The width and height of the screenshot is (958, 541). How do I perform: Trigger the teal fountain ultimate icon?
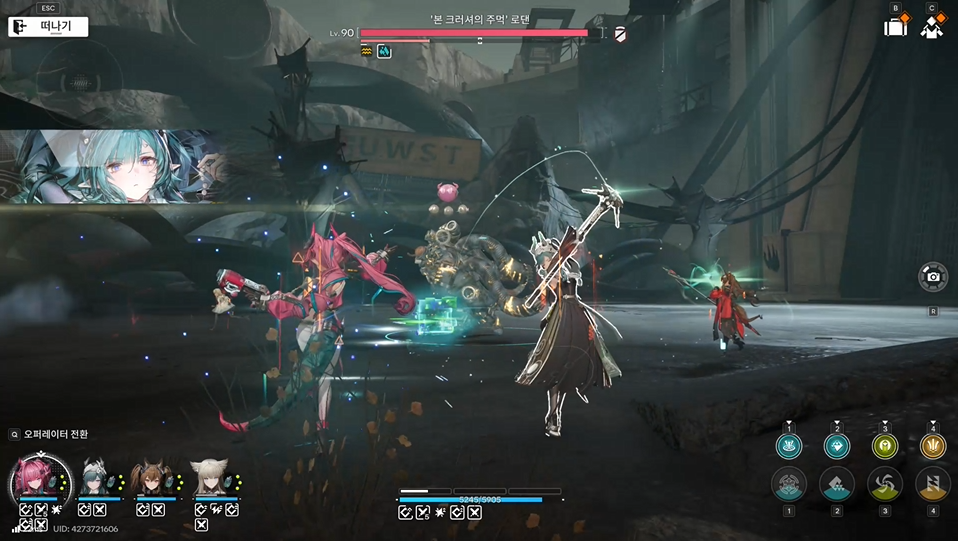coord(789,447)
